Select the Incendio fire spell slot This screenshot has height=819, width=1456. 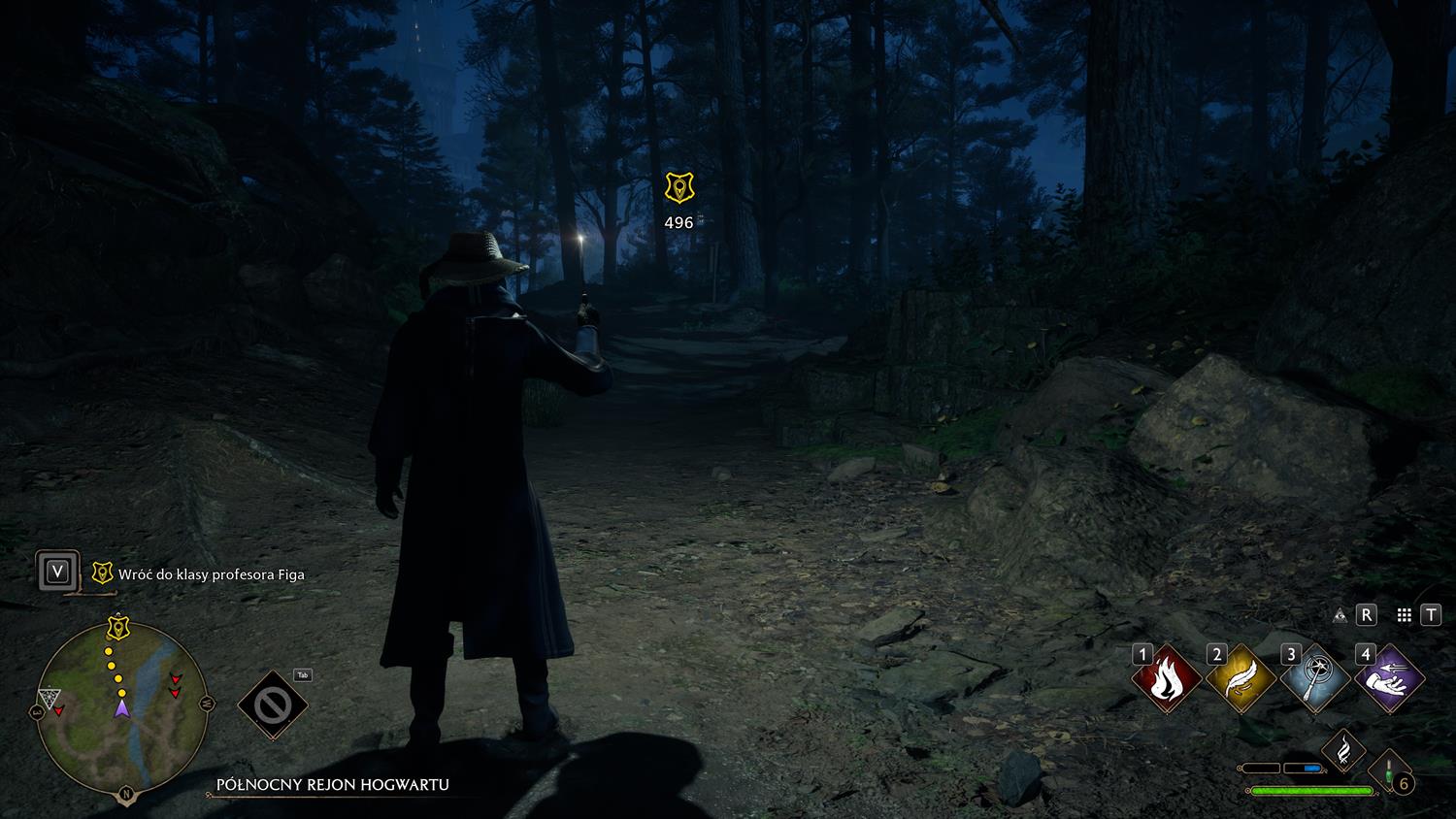(1166, 679)
